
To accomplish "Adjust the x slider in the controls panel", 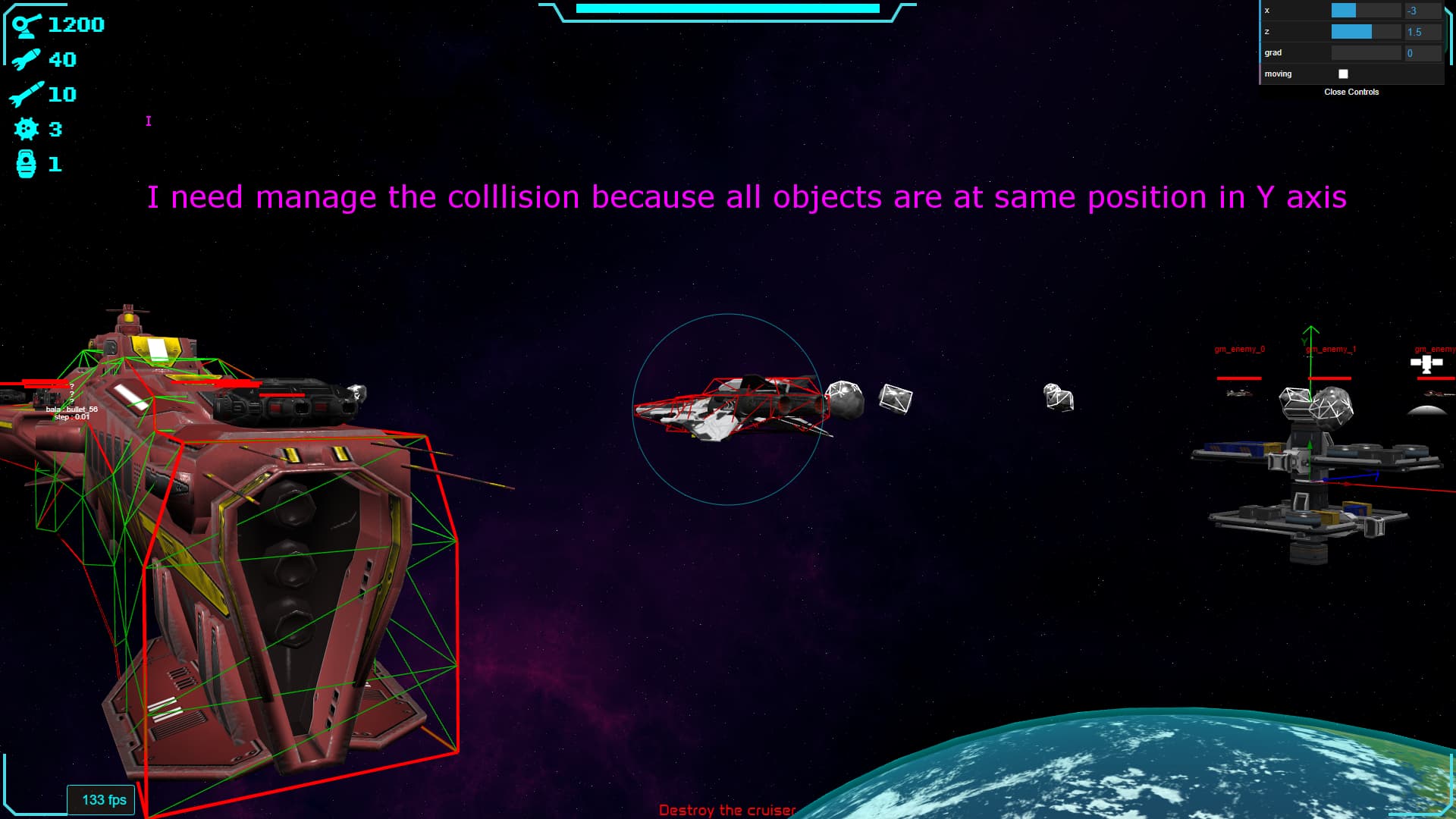I will pyautogui.click(x=1366, y=11).
